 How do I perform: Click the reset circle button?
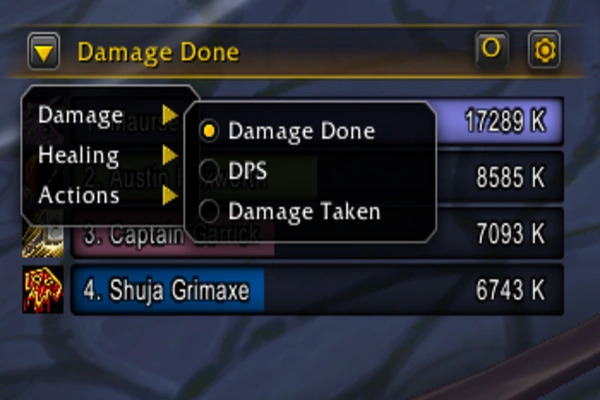coord(491,48)
